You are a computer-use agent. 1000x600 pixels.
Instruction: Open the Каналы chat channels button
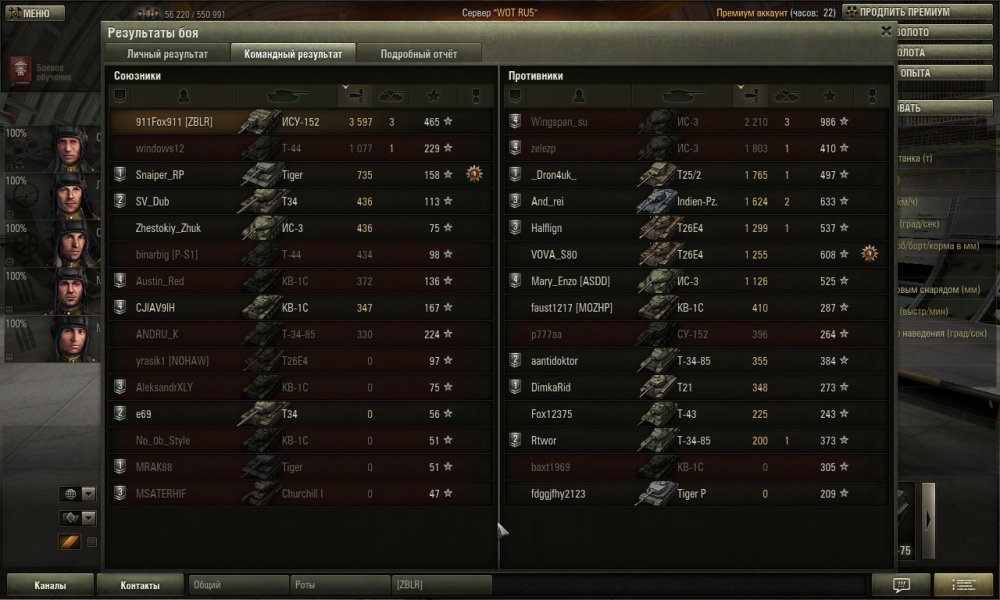point(50,585)
